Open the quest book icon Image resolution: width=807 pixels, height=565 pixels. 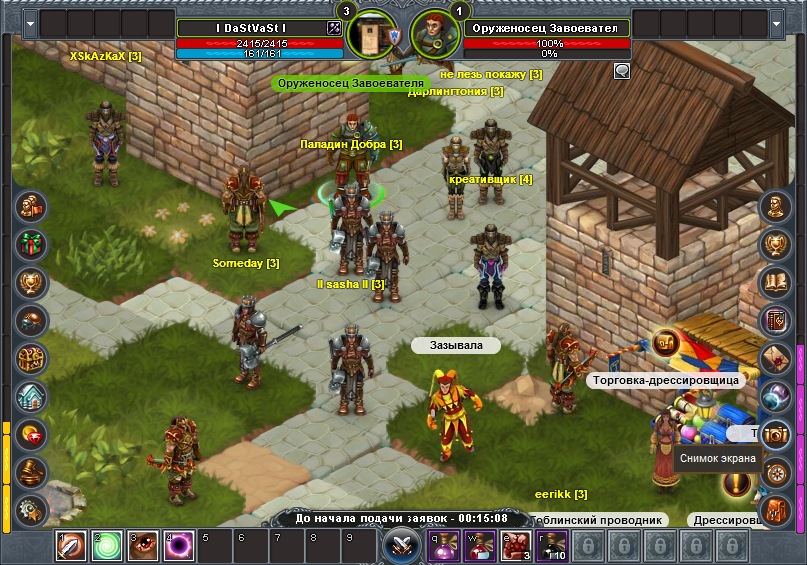click(775, 282)
